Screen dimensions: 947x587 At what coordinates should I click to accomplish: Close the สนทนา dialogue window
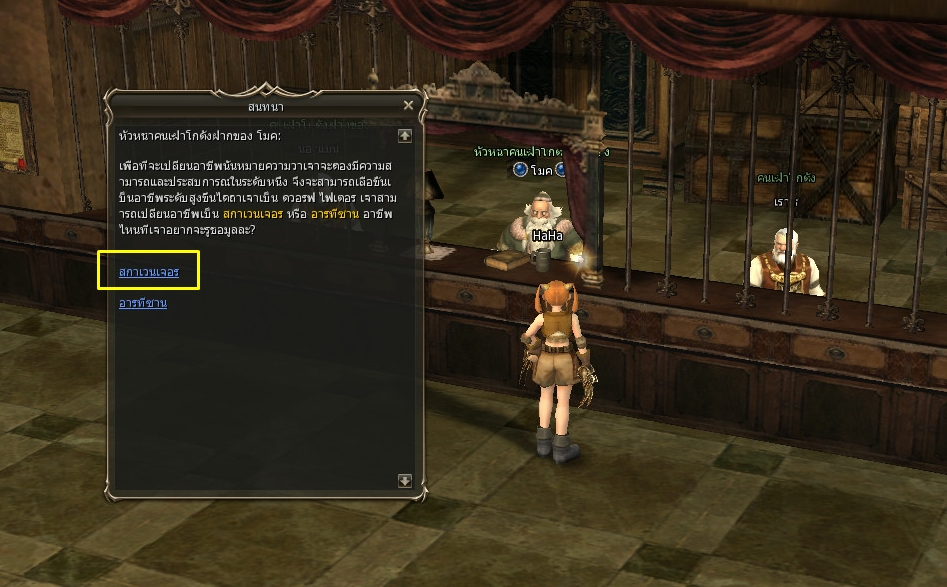click(x=408, y=105)
